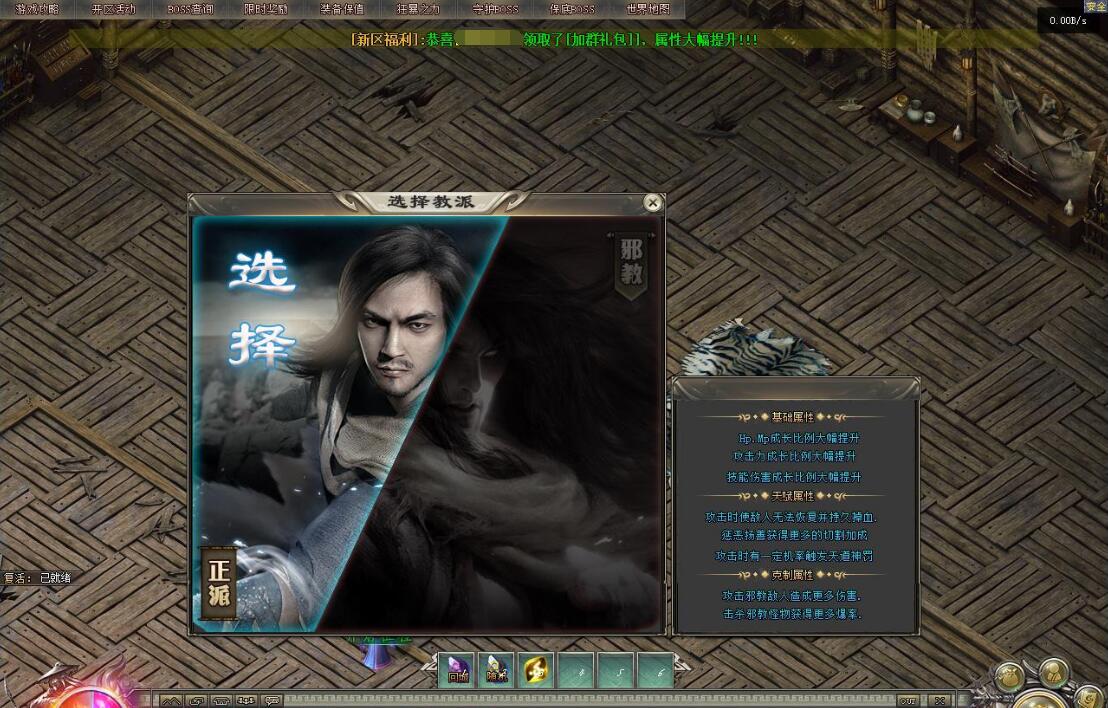Click the X button beside OUT
The image size is (1108, 708).
pyautogui.click(x=941, y=700)
